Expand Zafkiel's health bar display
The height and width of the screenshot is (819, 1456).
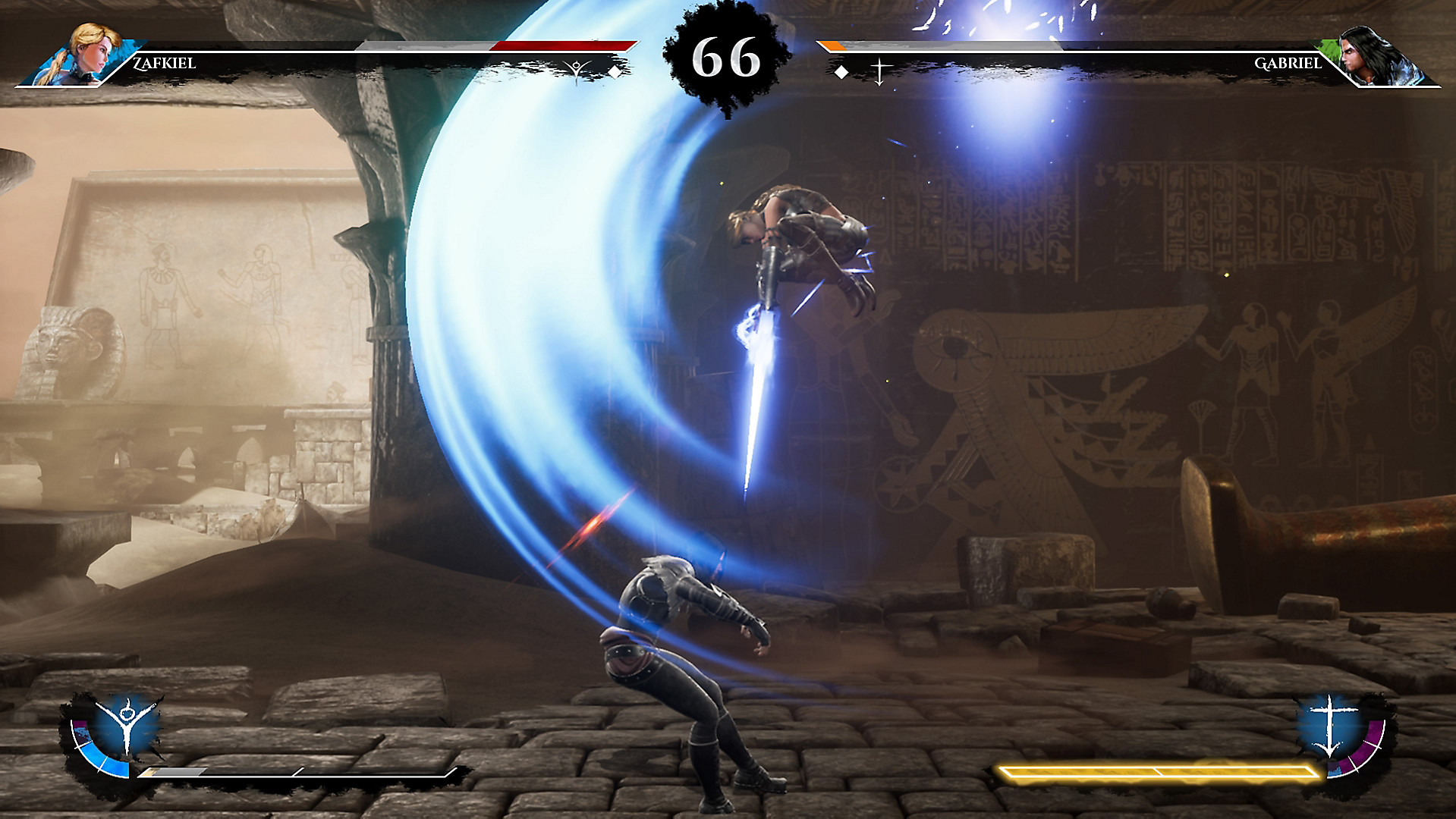tap(493, 45)
